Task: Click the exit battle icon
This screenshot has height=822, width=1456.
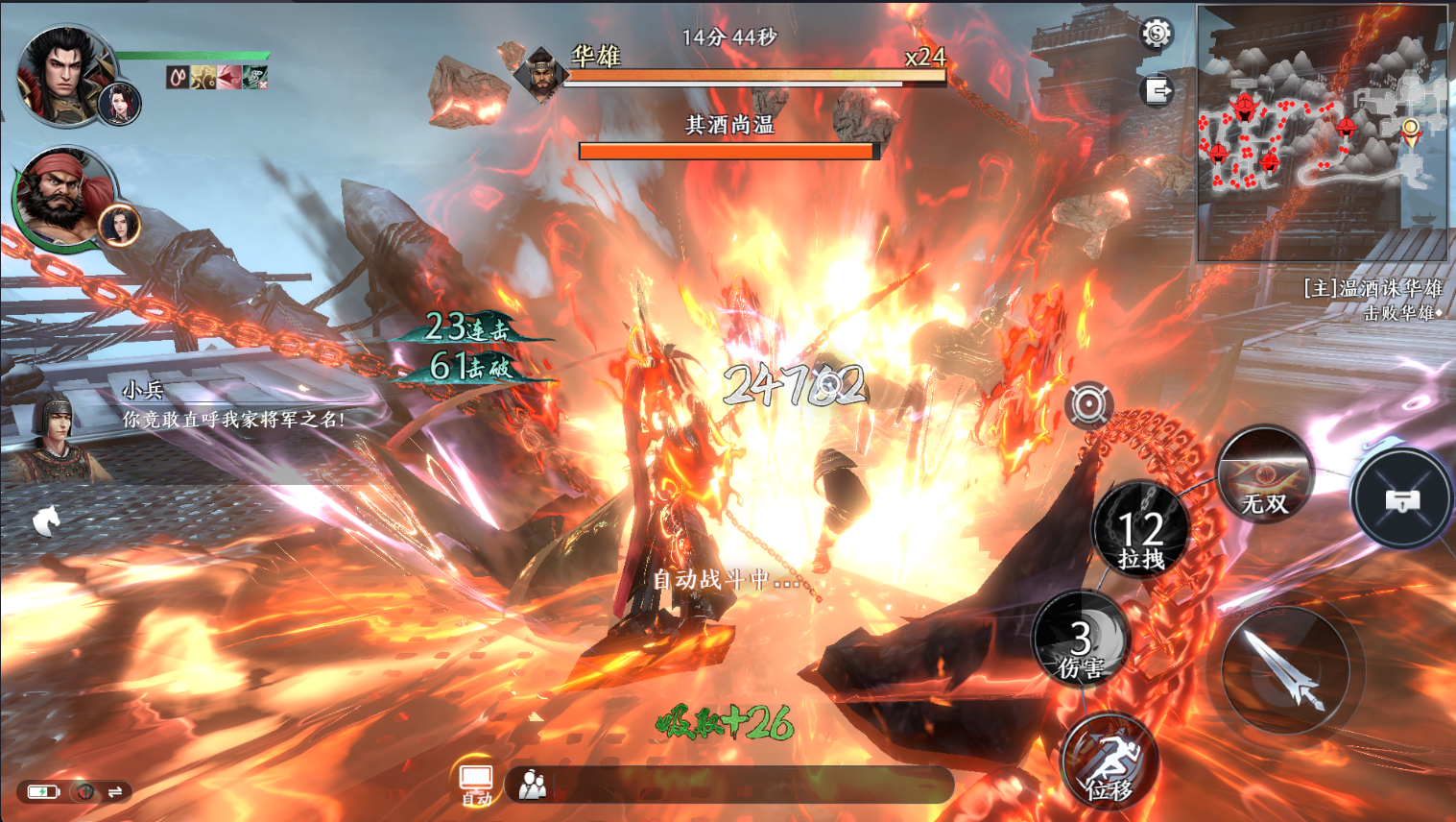Action: coord(1158,91)
